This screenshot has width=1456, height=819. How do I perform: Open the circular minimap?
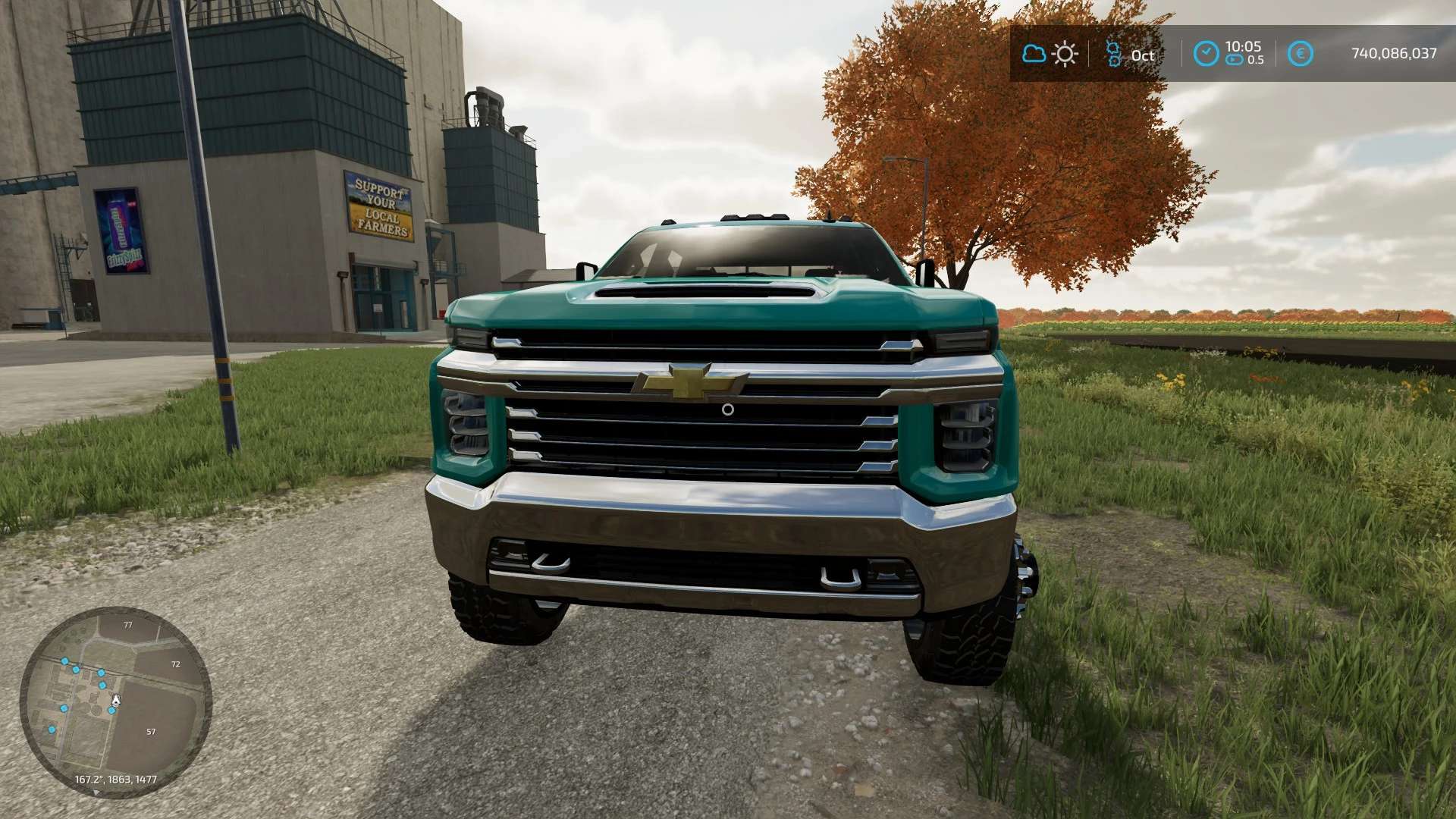pos(115,701)
